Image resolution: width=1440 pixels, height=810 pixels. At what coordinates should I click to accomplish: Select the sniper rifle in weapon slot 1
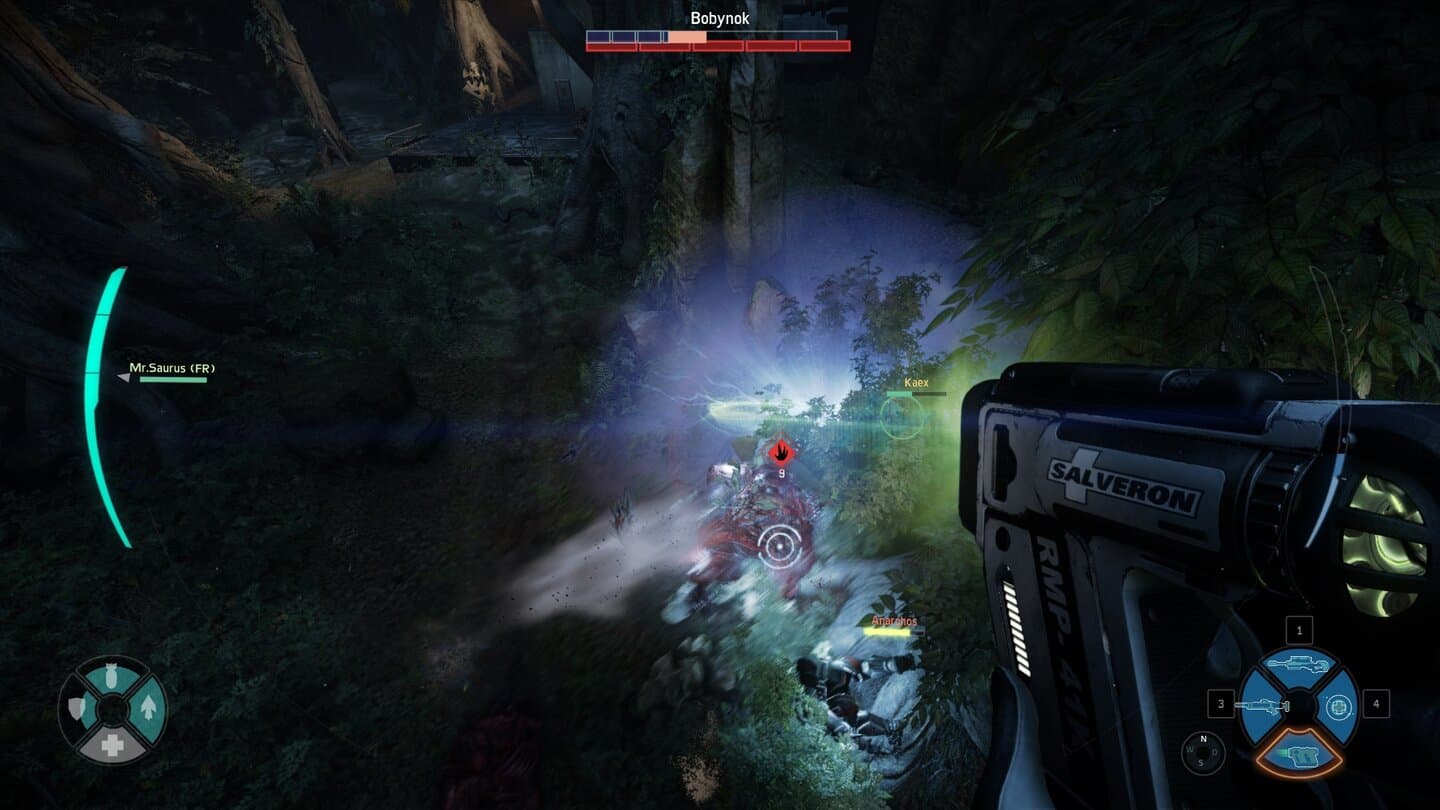[x=1299, y=664]
